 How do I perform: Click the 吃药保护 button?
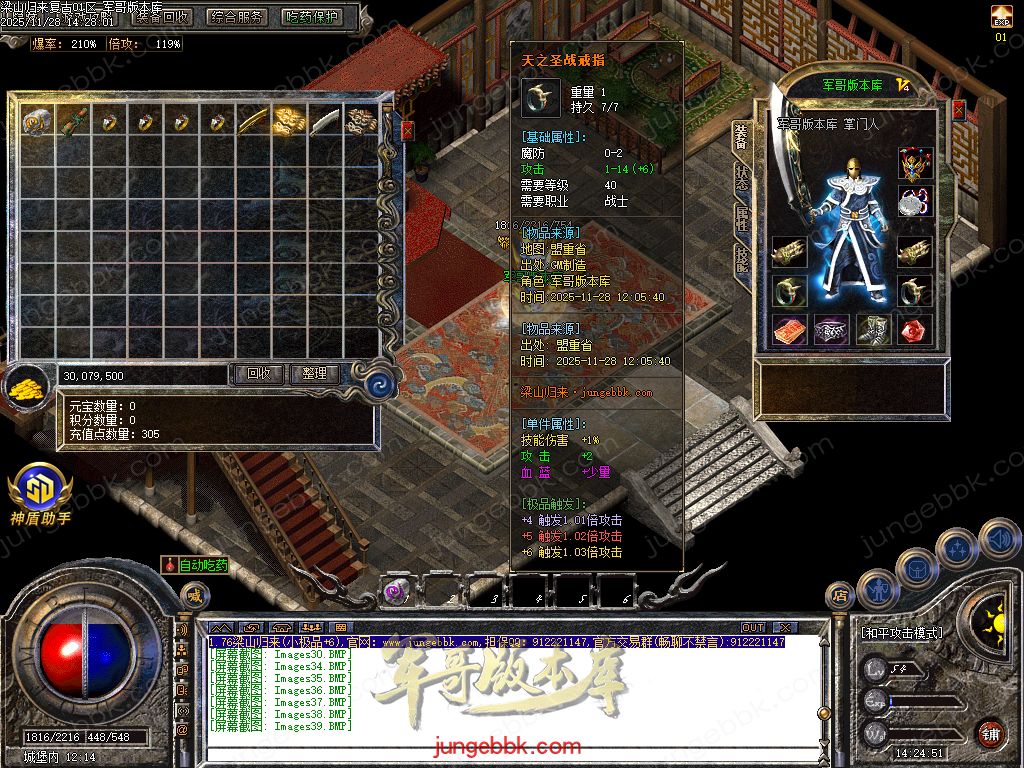[x=312, y=17]
